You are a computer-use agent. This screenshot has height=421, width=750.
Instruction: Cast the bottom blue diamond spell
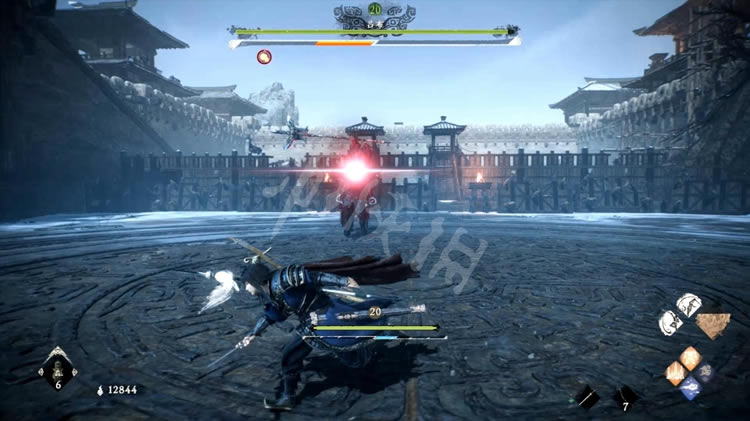point(691,388)
